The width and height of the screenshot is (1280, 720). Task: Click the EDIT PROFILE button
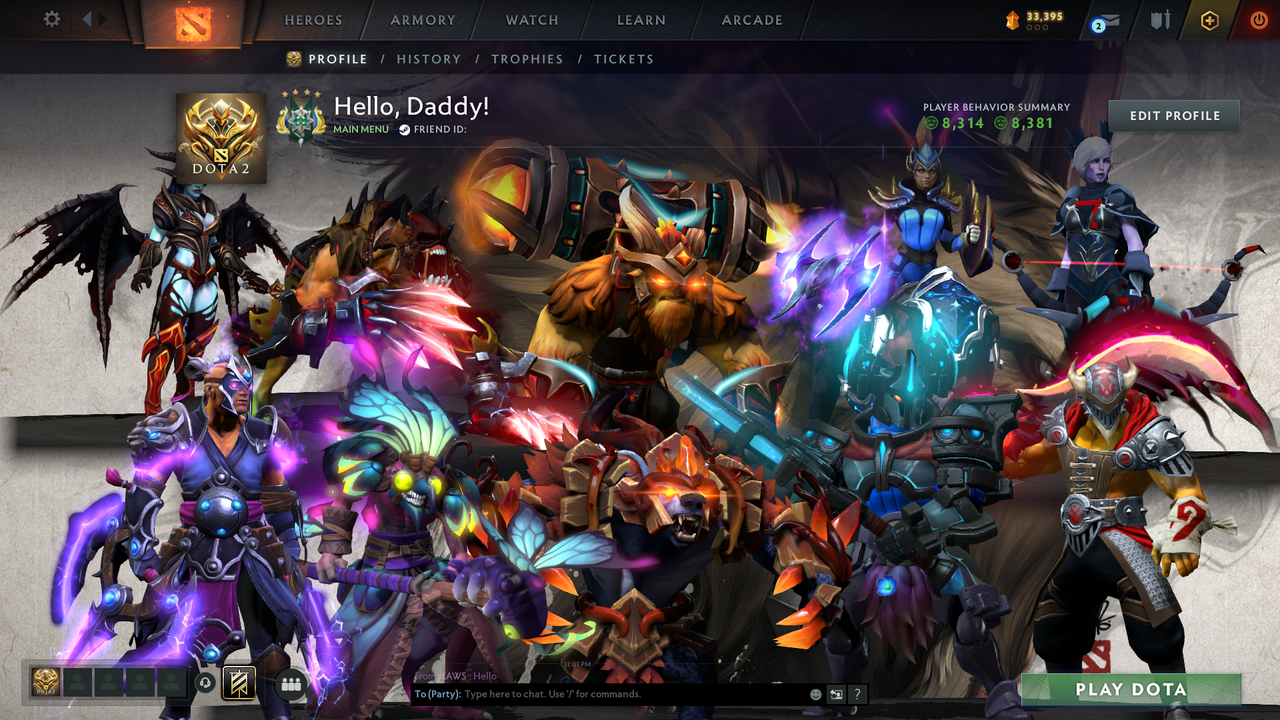click(1173, 115)
